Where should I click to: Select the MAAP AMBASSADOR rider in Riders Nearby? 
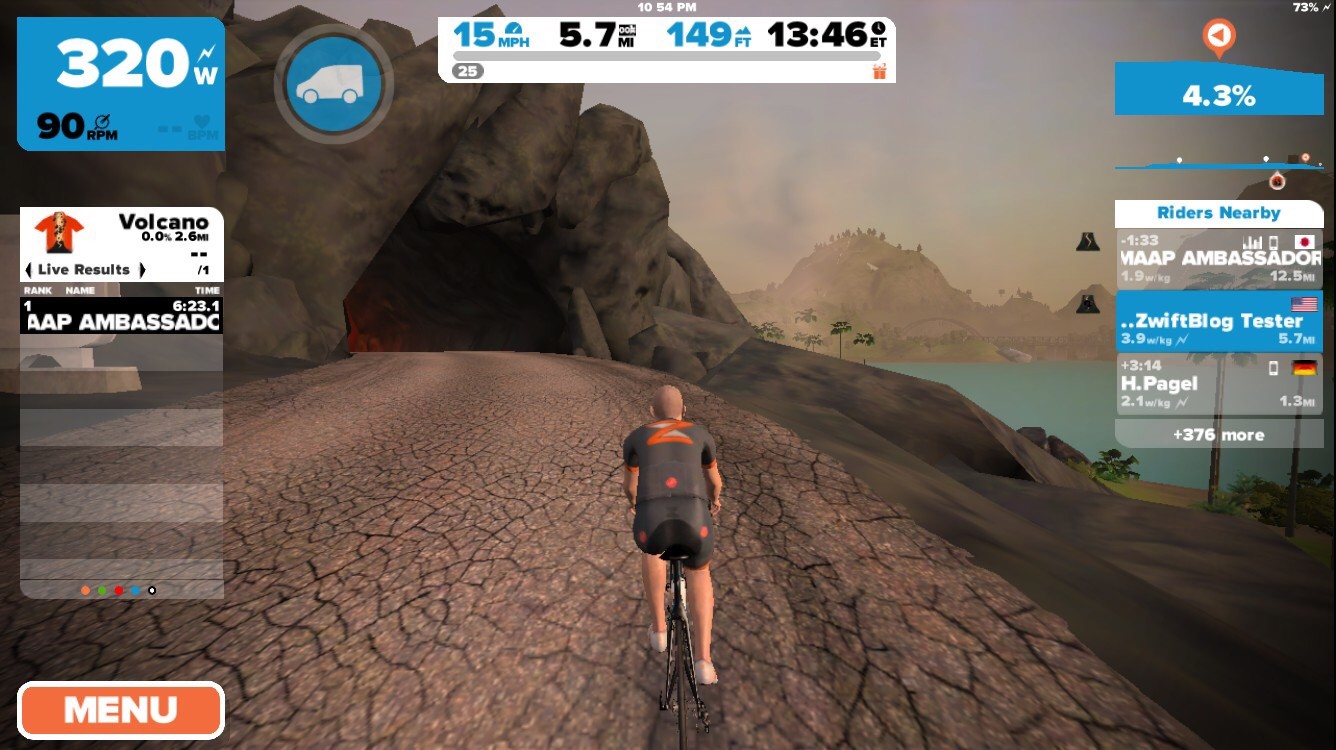click(1218, 259)
